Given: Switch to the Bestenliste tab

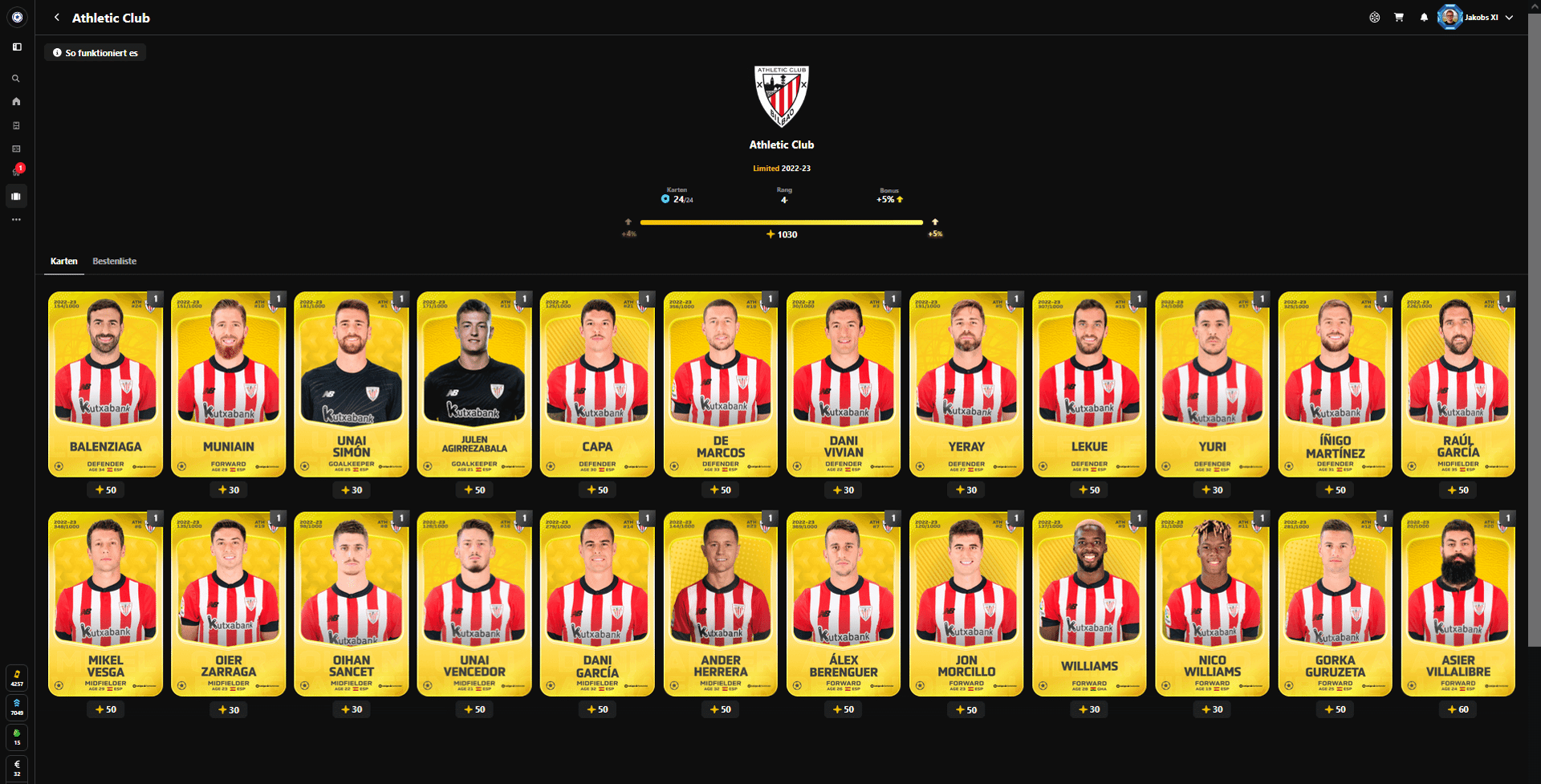Looking at the screenshot, I should [114, 262].
